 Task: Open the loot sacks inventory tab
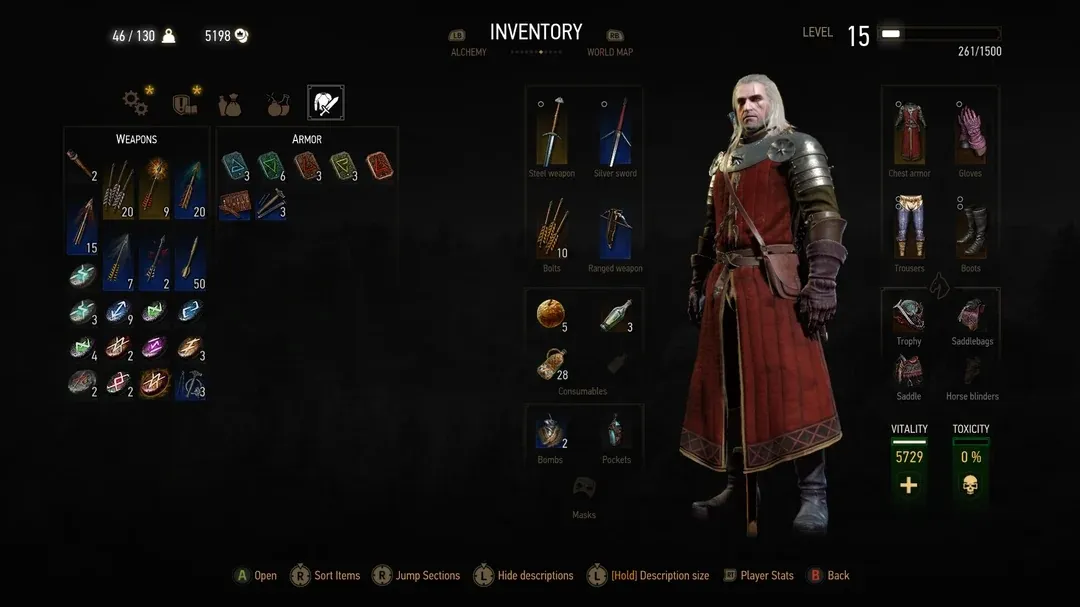(231, 102)
